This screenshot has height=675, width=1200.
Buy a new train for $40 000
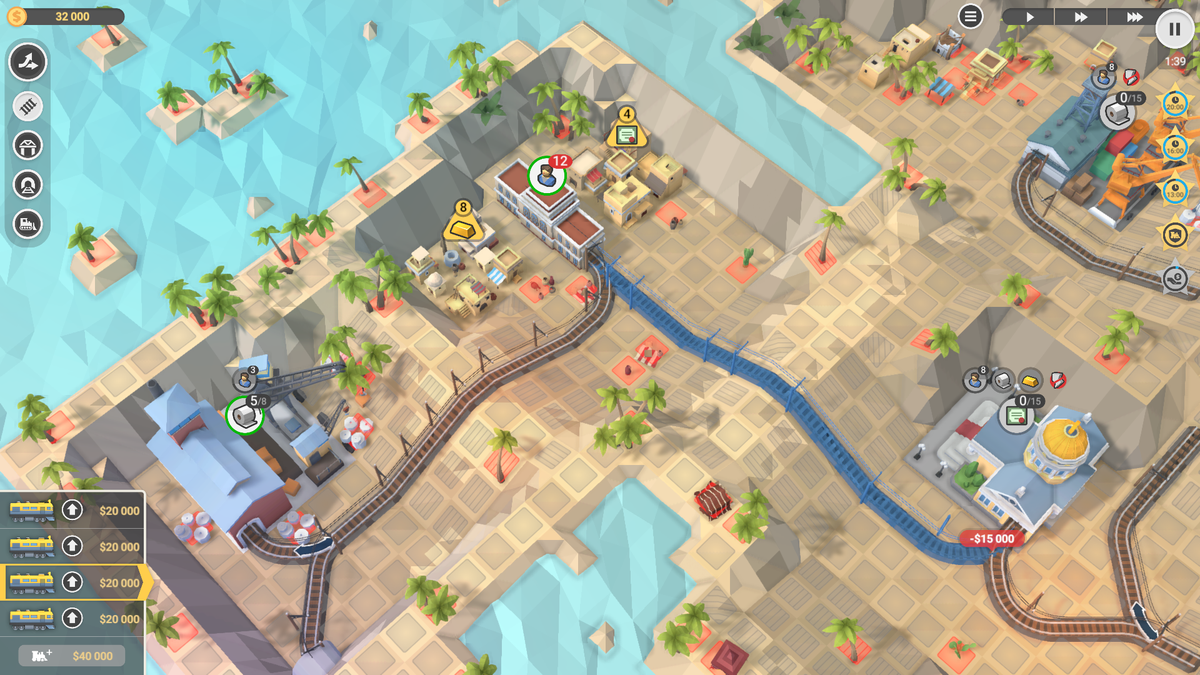click(x=72, y=655)
